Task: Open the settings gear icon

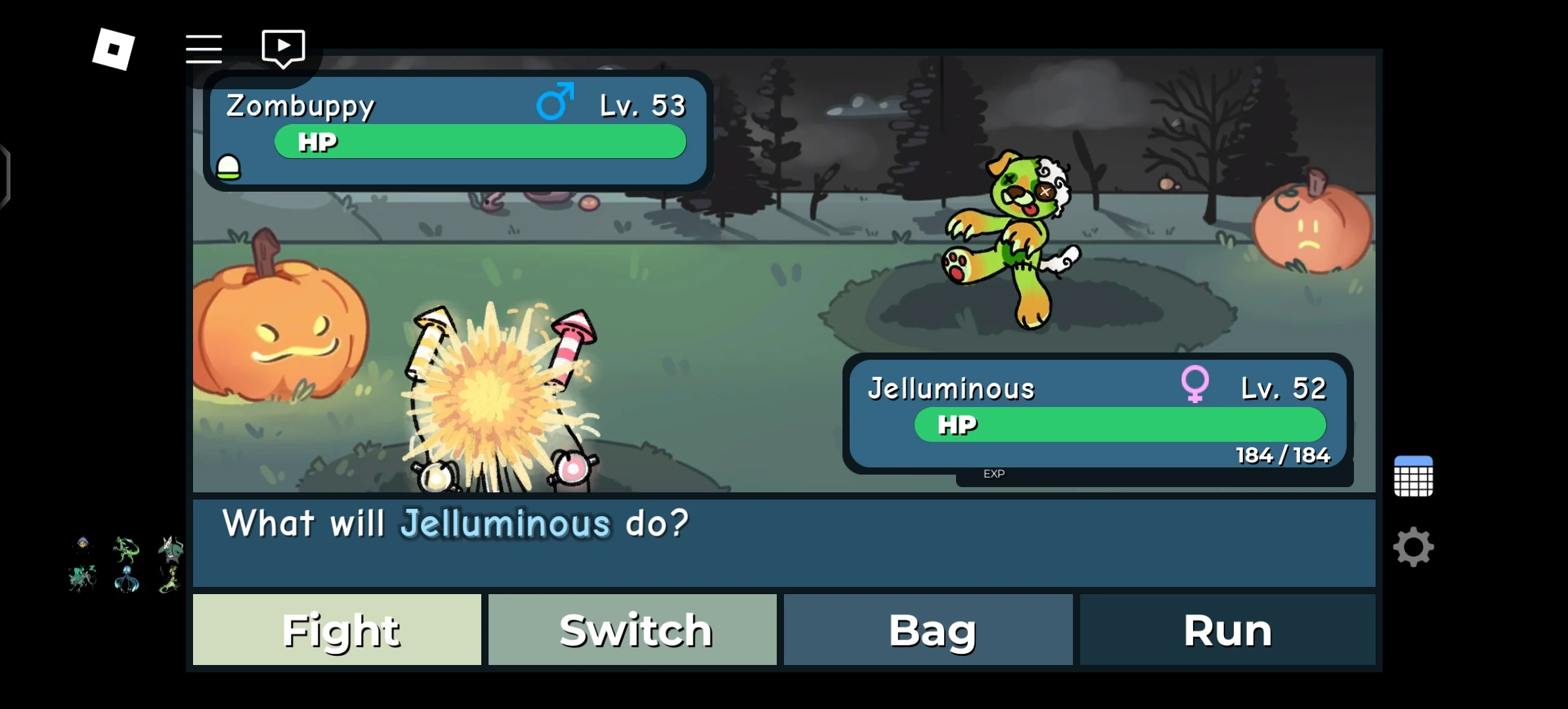Action: point(1414,546)
